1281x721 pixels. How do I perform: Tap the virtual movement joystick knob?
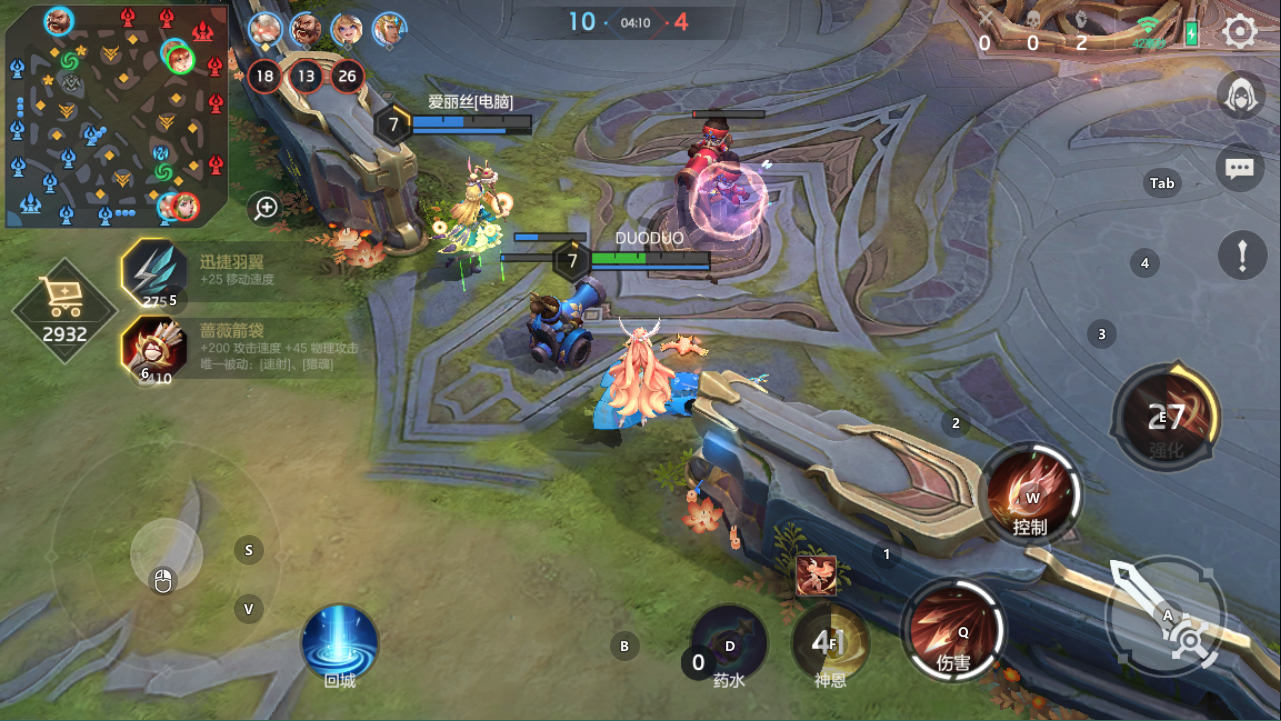166,555
